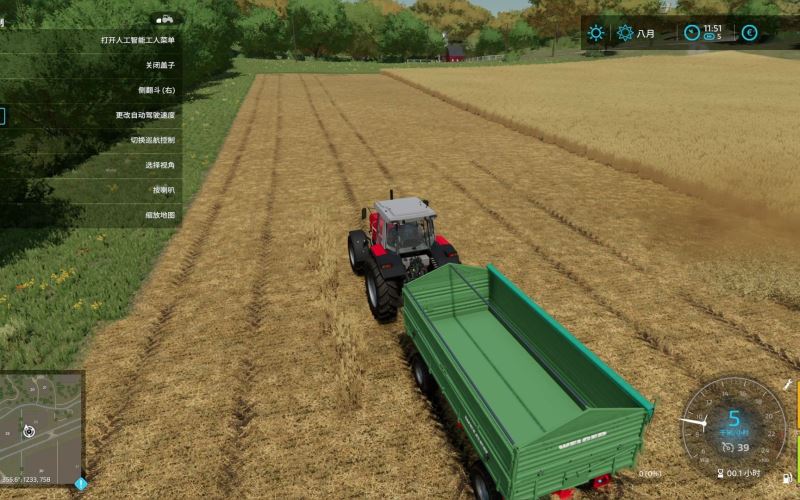
Task: Select the '选择视角' entry
Action: click(160, 165)
